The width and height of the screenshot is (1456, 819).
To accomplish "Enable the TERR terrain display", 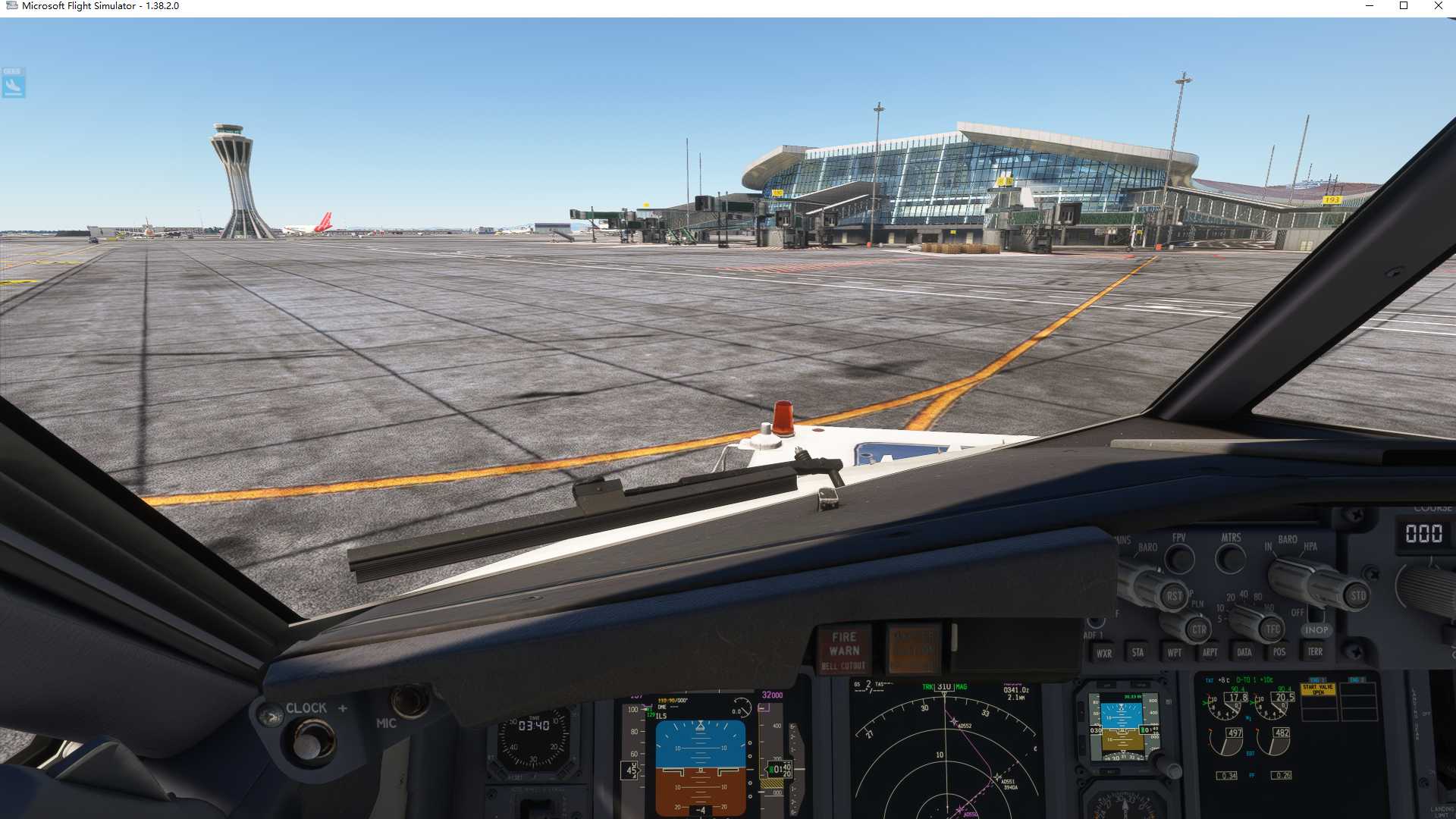I will coord(1314,651).
